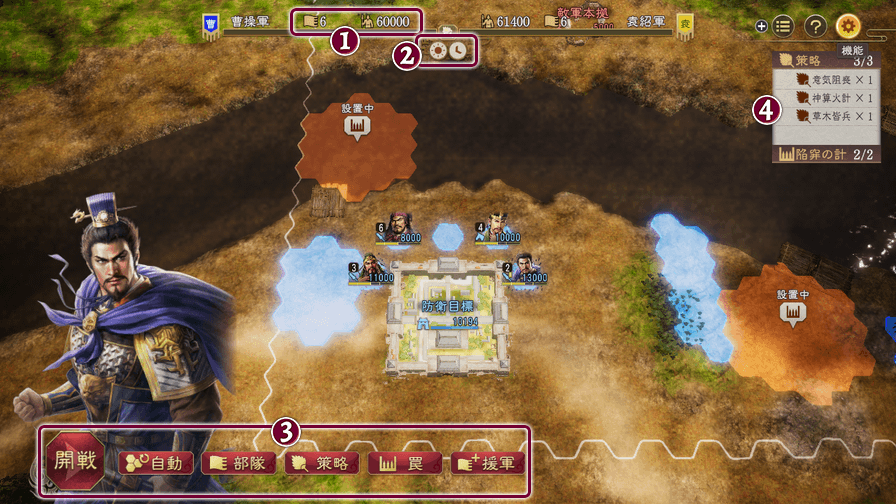Image resolution: width=896 pixels, height=504 pixels.
Task: Select the officer unit with 10000 troops
Action: pos(494,229)
